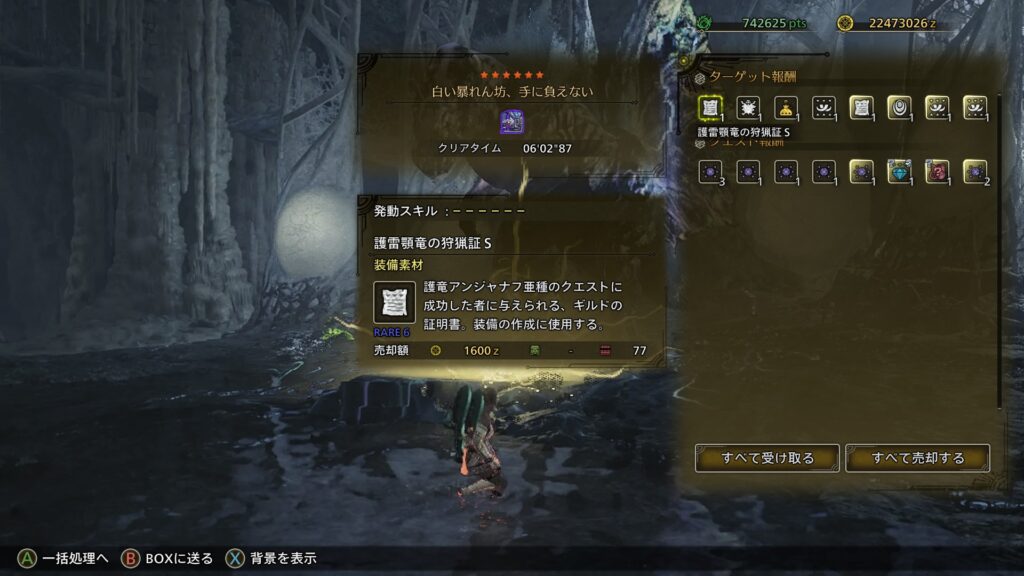Click the すべて受け取る (receive all) button
1024x576 pixels.
[767, 458]
